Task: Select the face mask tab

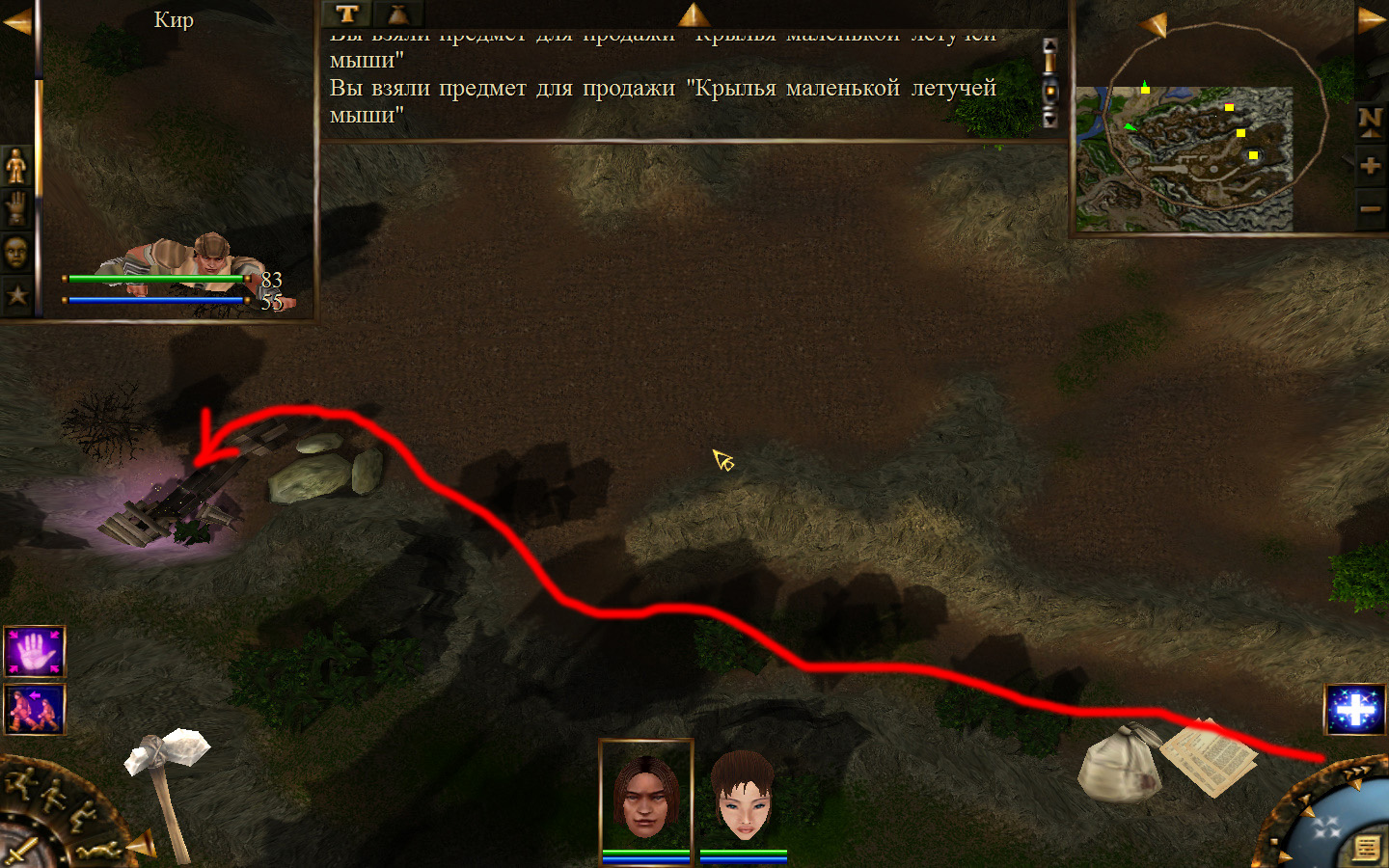Action: click(16, 253)
